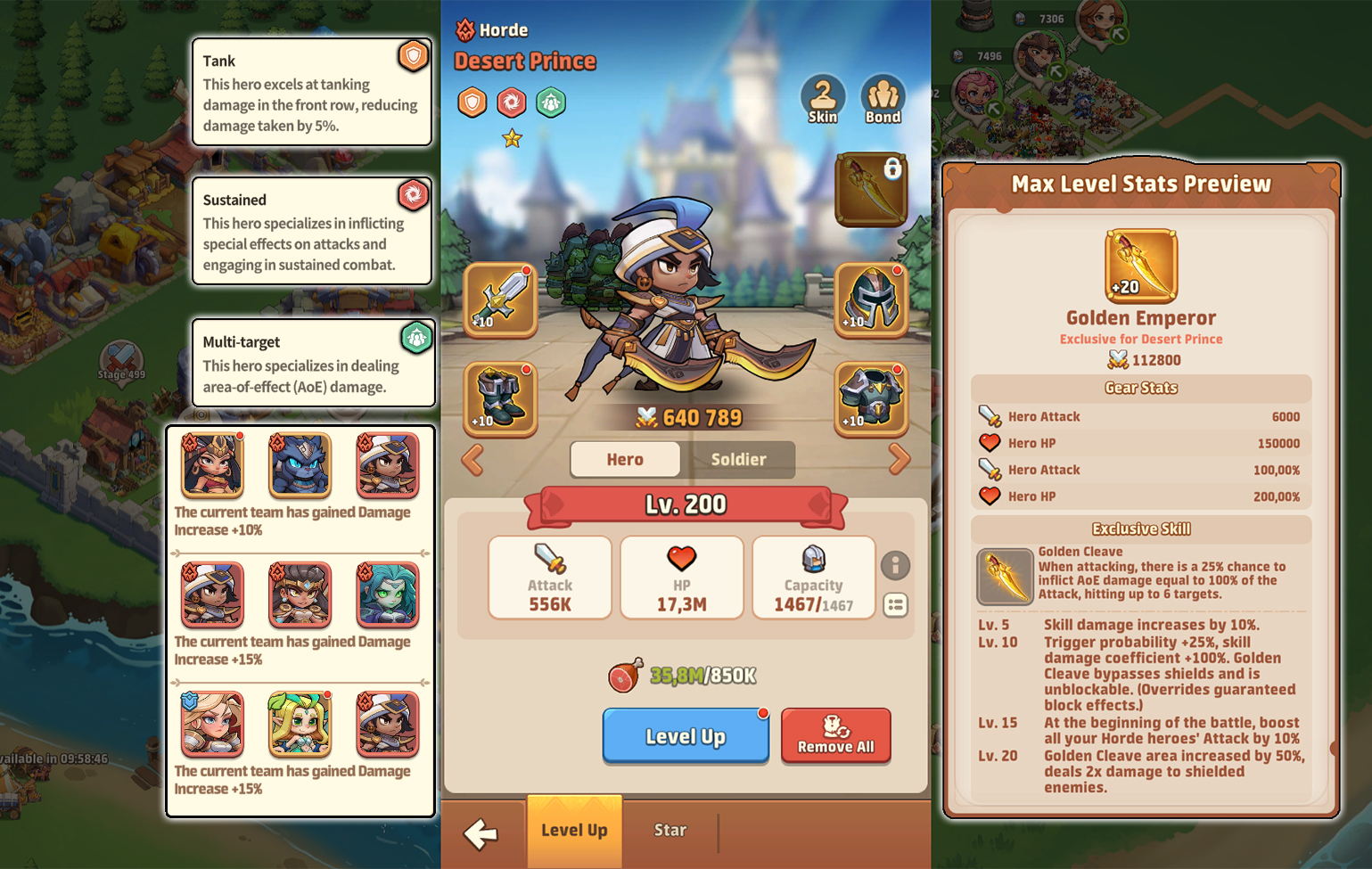1372x869 pixels.
Task: Switch to the Soldier tab
Action: [741, 460]
